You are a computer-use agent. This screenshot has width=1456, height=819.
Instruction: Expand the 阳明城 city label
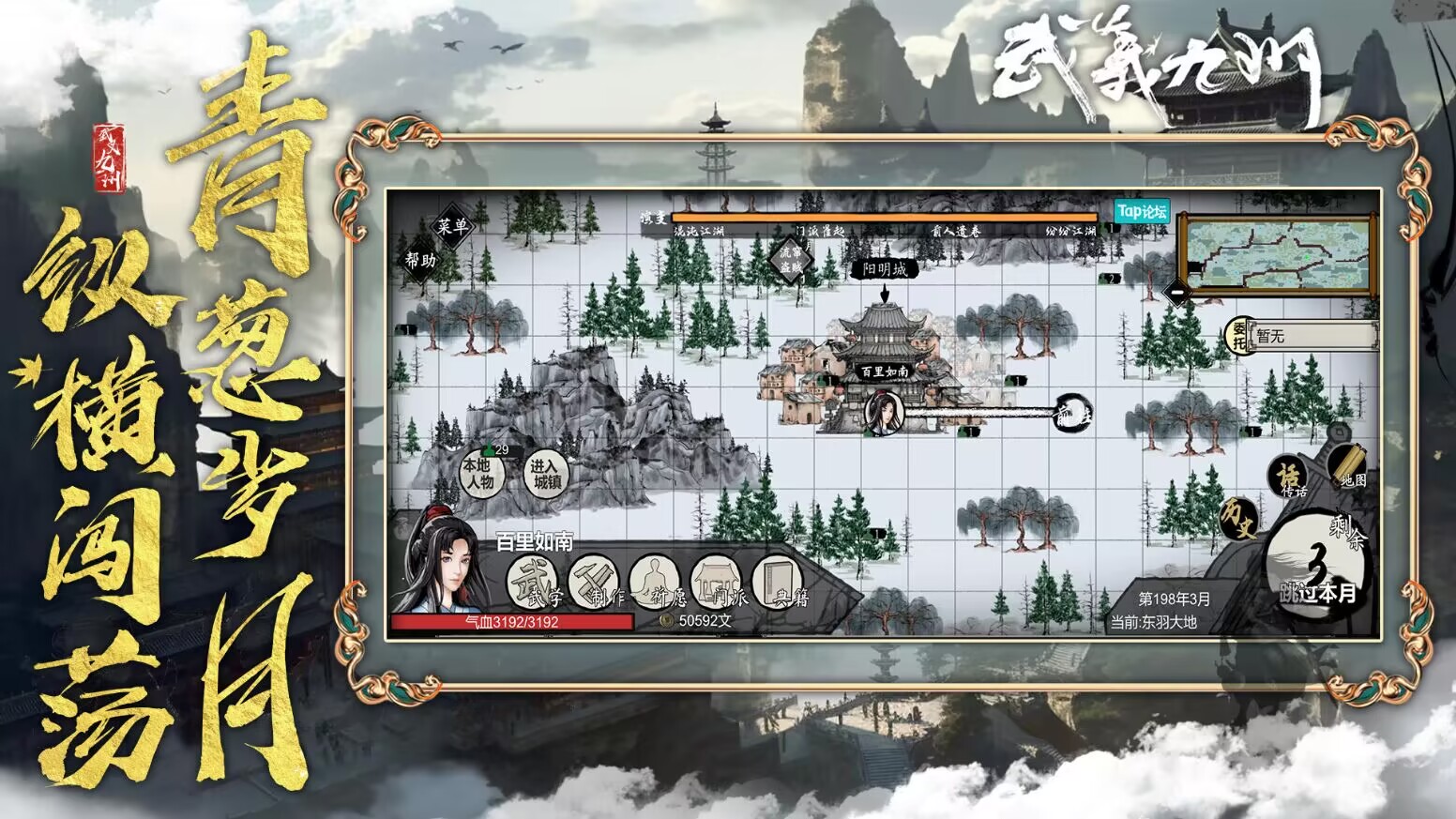(886, 266)
